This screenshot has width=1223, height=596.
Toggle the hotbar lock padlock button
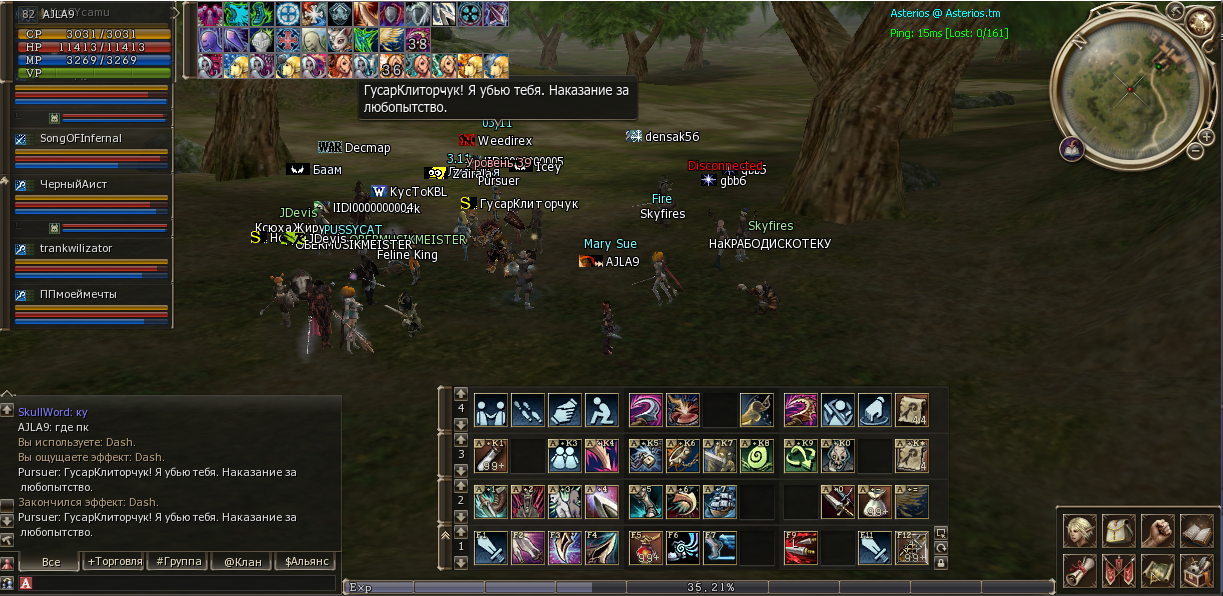tap(940, 564)
